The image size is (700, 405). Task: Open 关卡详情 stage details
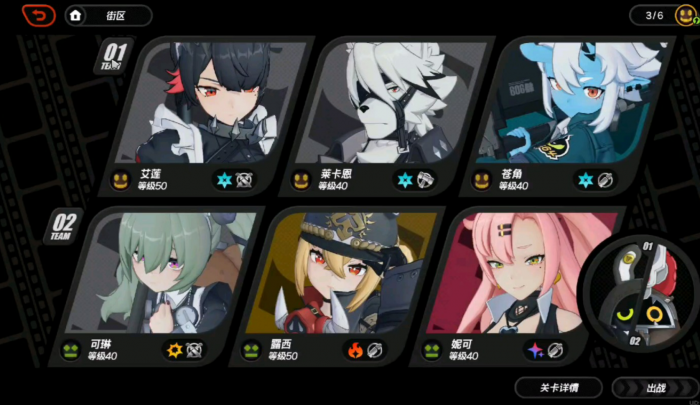(x=558, y=387)
